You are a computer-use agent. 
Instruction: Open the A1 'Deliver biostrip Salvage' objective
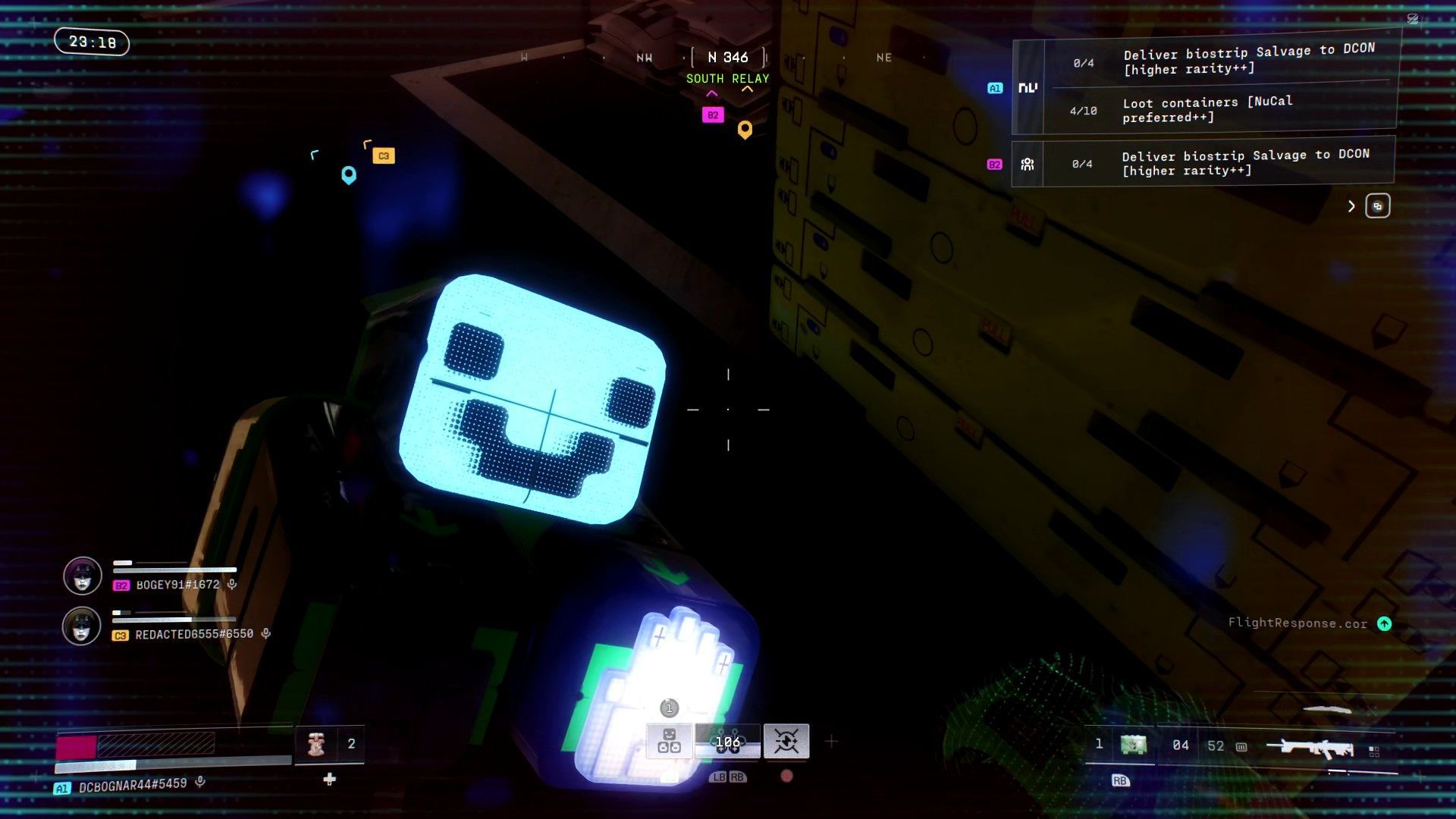tap(1247, 61)
